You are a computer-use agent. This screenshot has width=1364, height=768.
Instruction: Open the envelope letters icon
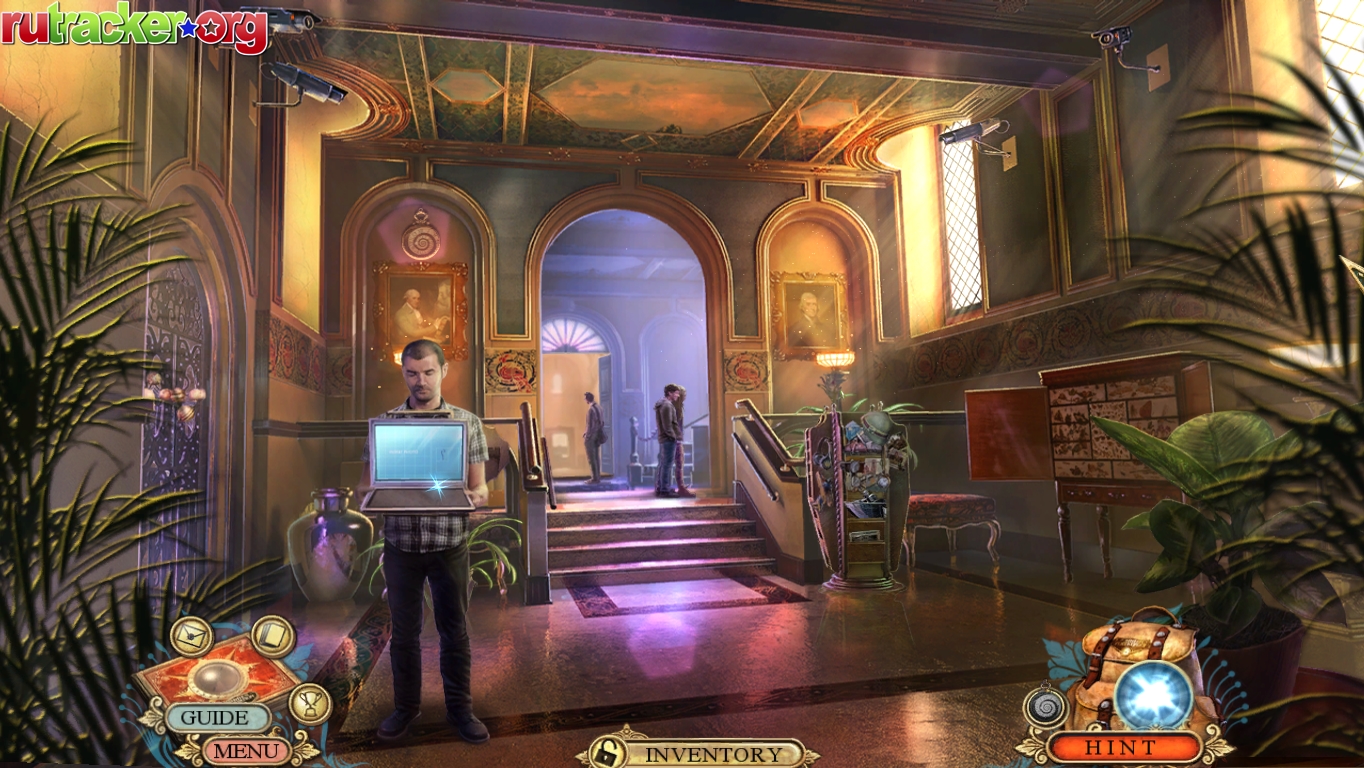pyautogui.click(x=190, y=637)
